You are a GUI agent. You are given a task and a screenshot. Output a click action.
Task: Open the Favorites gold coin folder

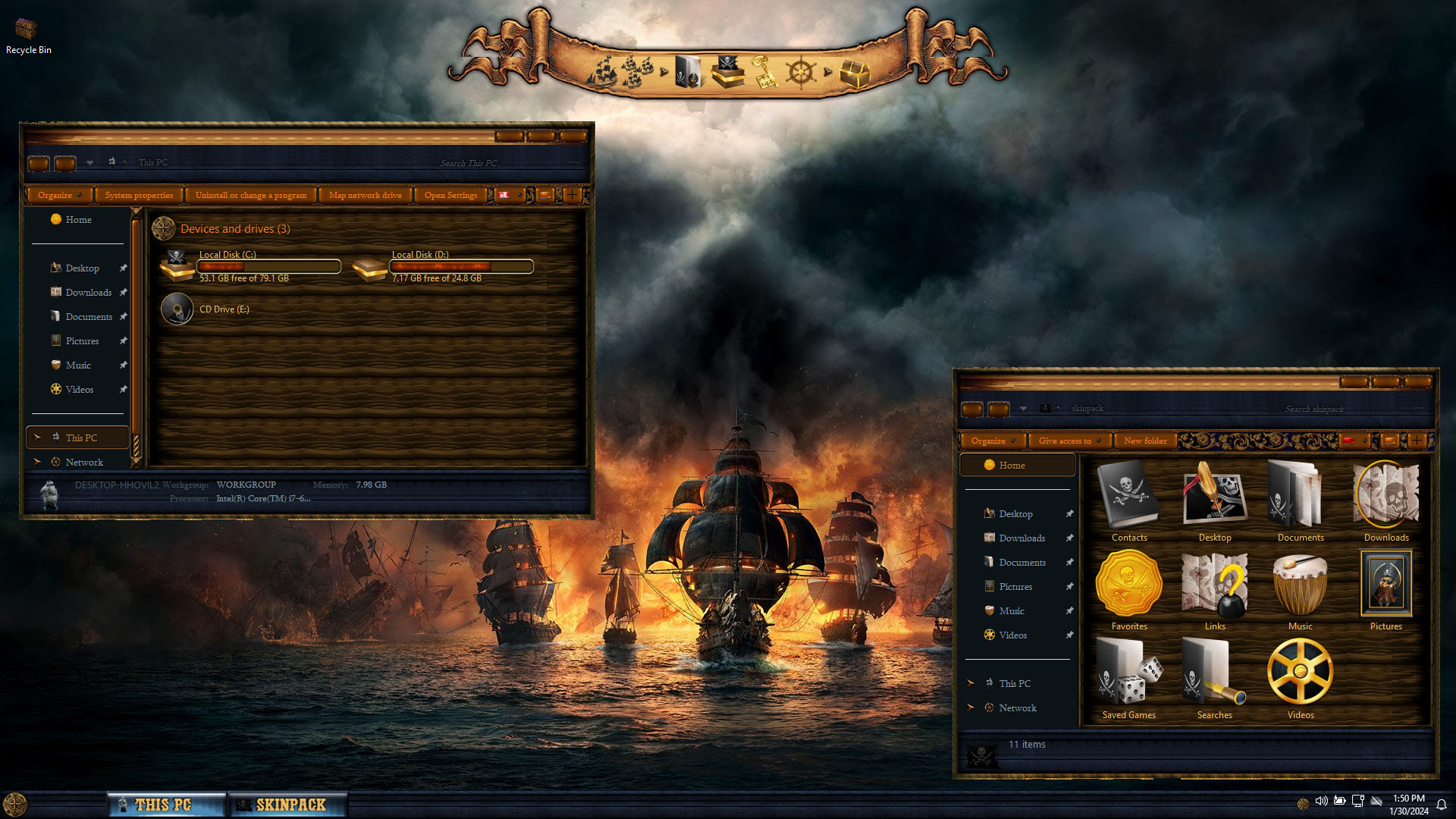[1129, 586]
